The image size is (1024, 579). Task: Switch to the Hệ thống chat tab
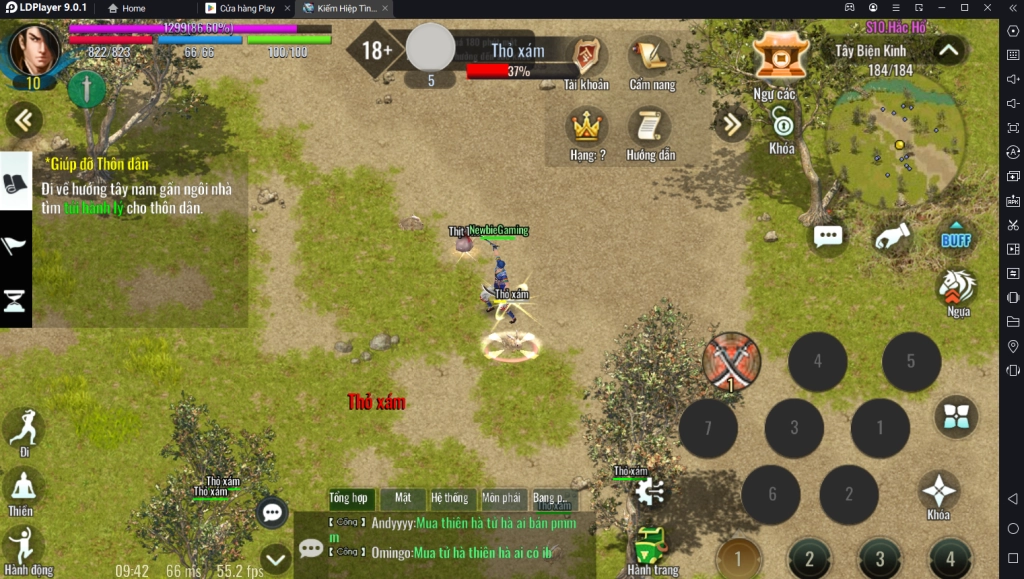(x=449, y=498)
